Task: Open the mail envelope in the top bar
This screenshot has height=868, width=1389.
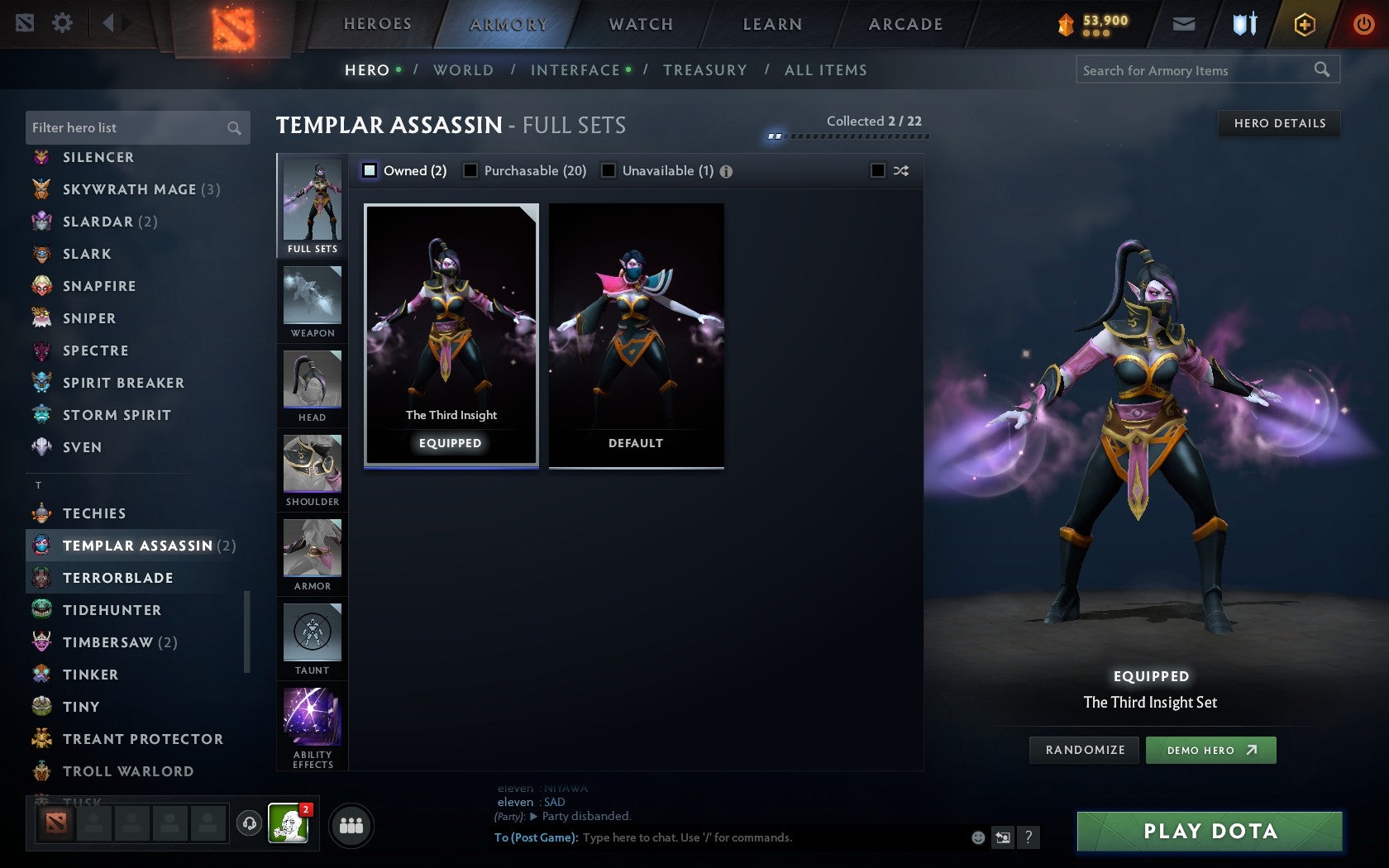Action: (1184, 24)
